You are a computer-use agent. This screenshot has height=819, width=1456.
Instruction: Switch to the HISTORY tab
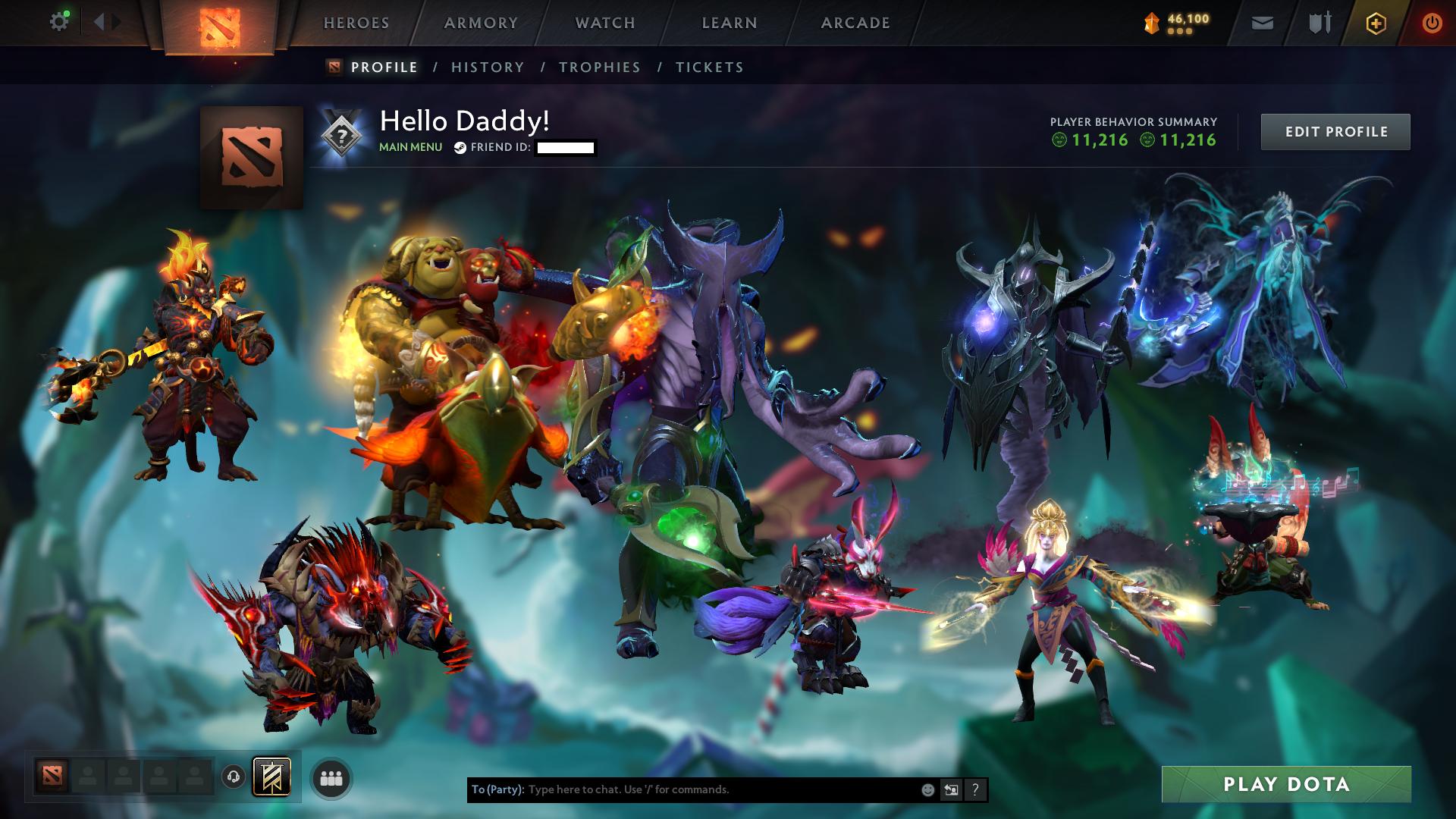coord(486,67)
